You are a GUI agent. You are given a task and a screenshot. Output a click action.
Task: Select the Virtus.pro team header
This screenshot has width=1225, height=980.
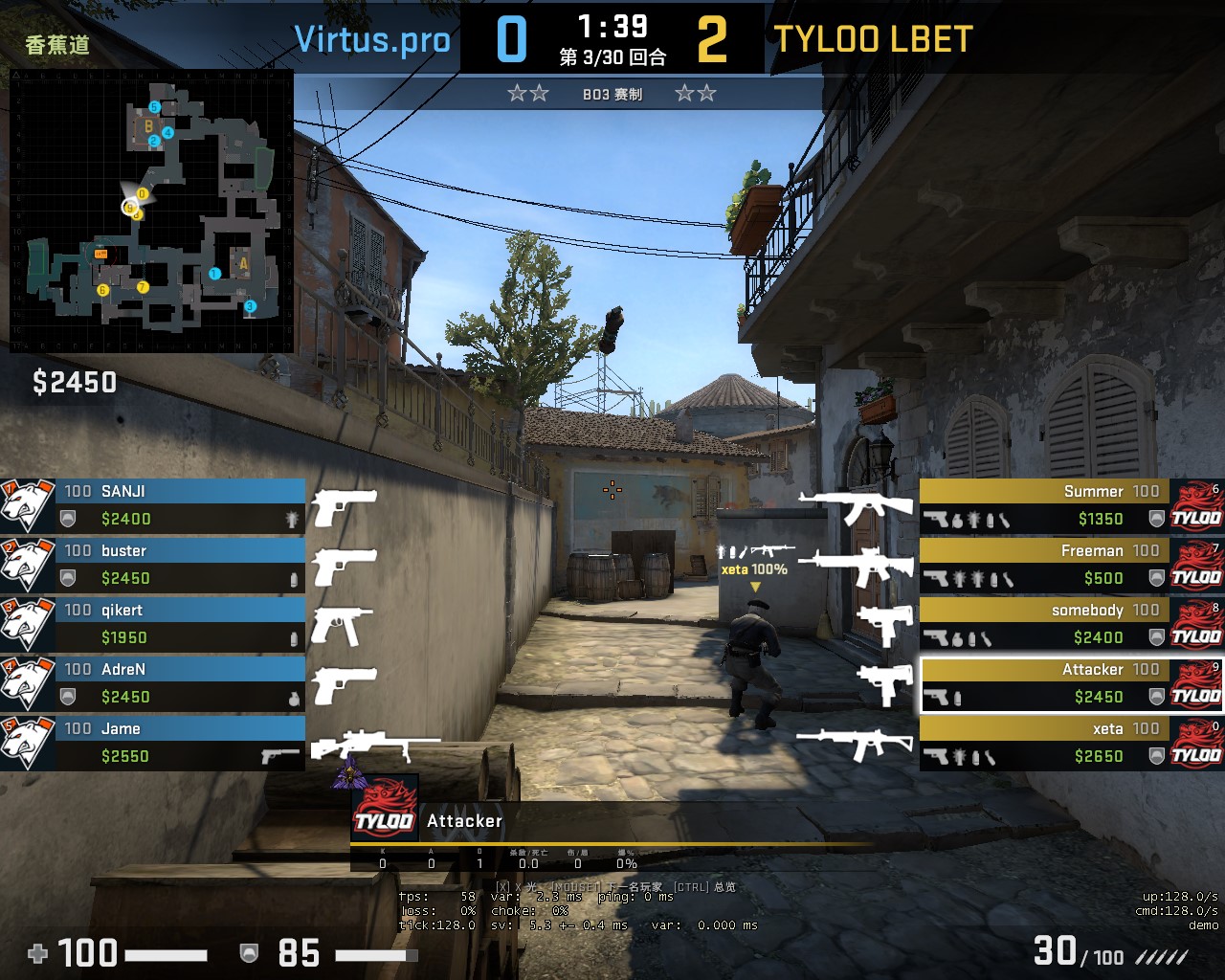coord(373,39)
